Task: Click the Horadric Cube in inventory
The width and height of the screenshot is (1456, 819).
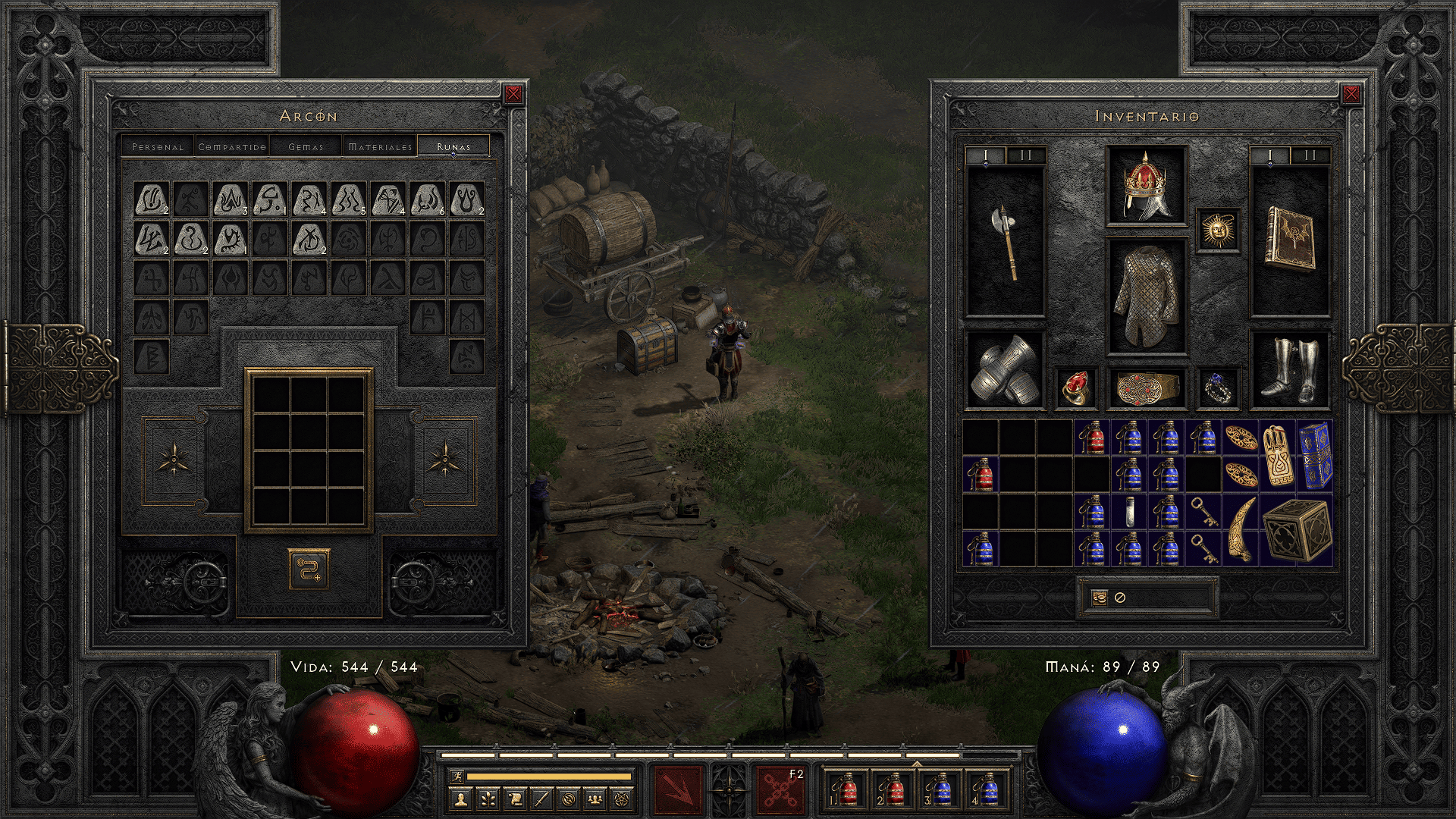Action: coord(1297,530)
